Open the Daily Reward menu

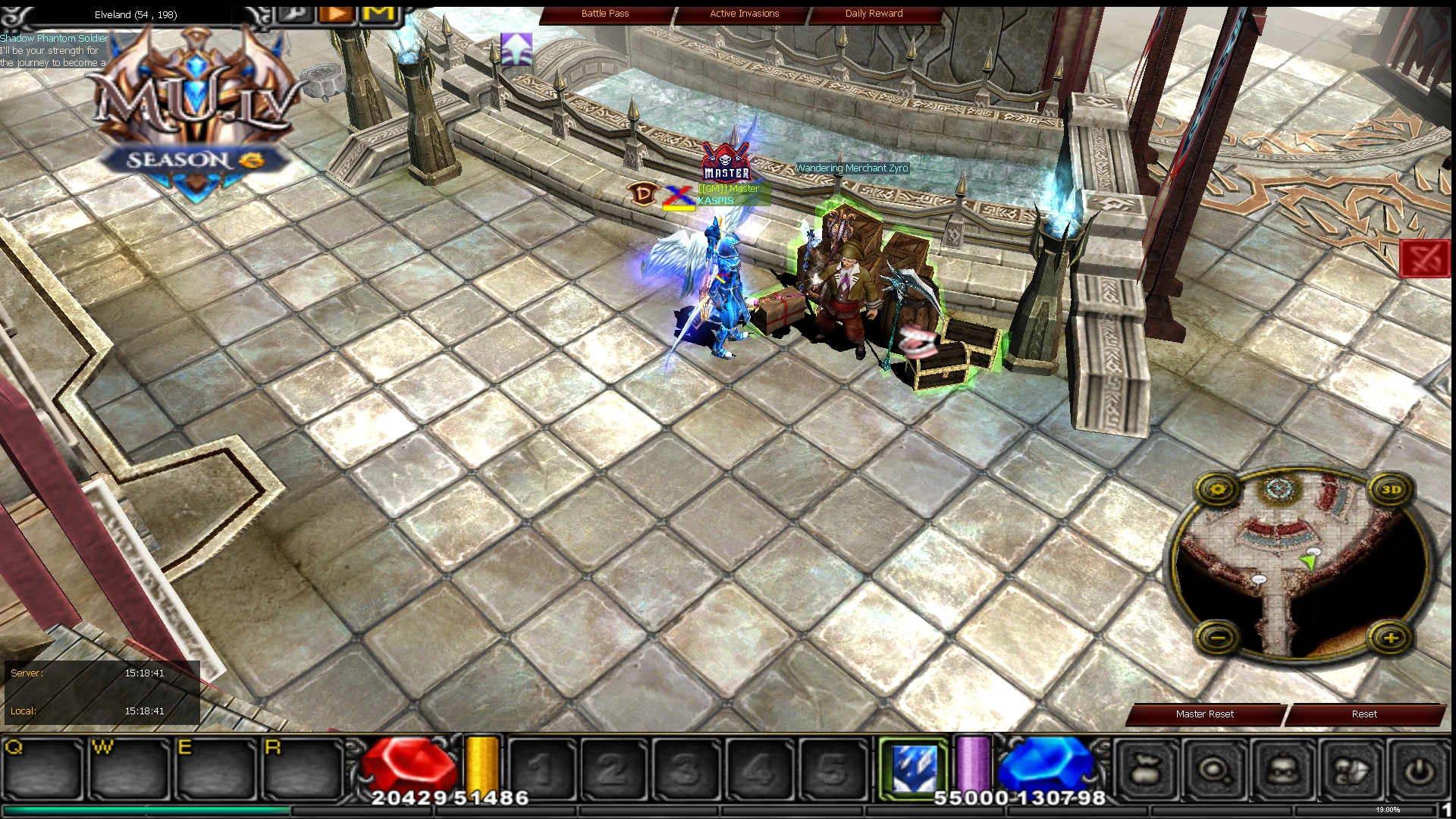pyautogui.click(x=873, y=13)
